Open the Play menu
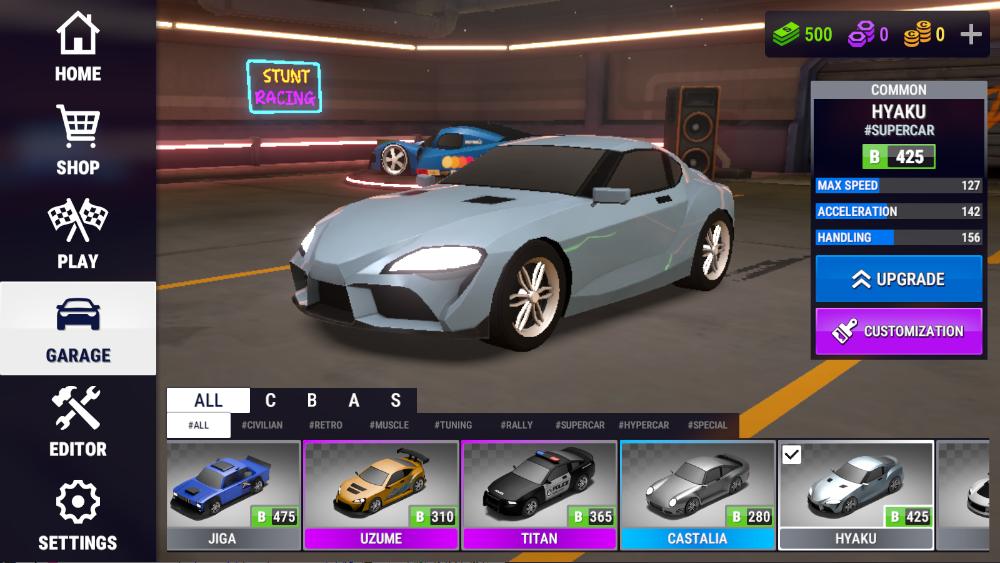 tap(78, 235)
